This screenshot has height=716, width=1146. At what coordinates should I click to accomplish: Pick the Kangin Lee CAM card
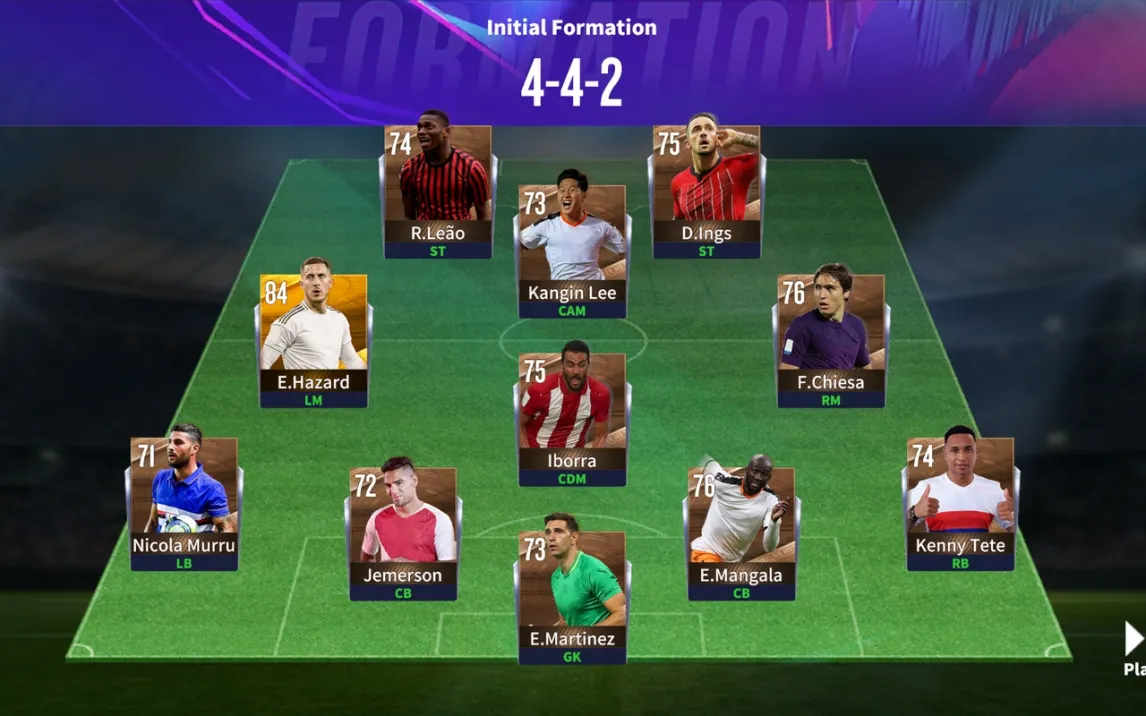coord(572,251)
